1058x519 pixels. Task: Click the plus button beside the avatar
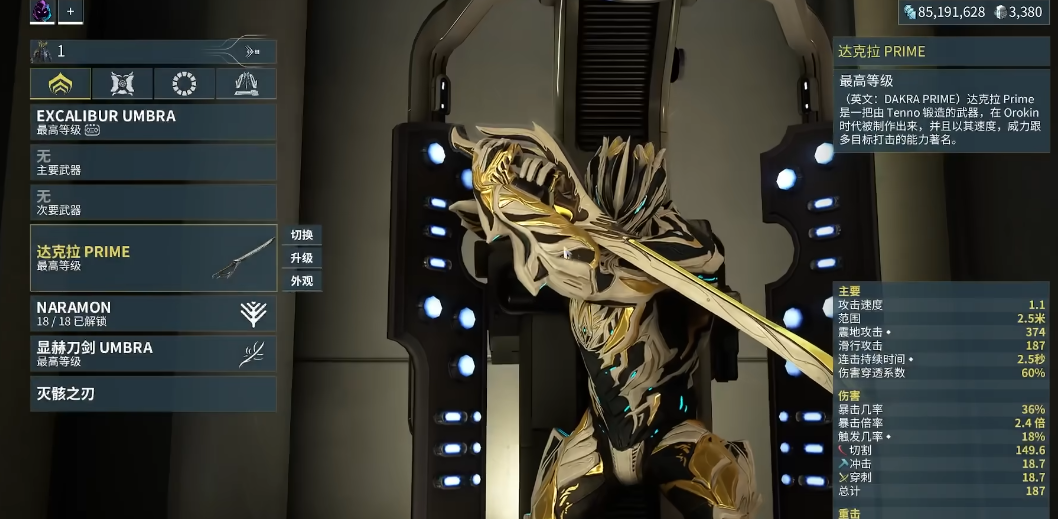click(70, 11)
